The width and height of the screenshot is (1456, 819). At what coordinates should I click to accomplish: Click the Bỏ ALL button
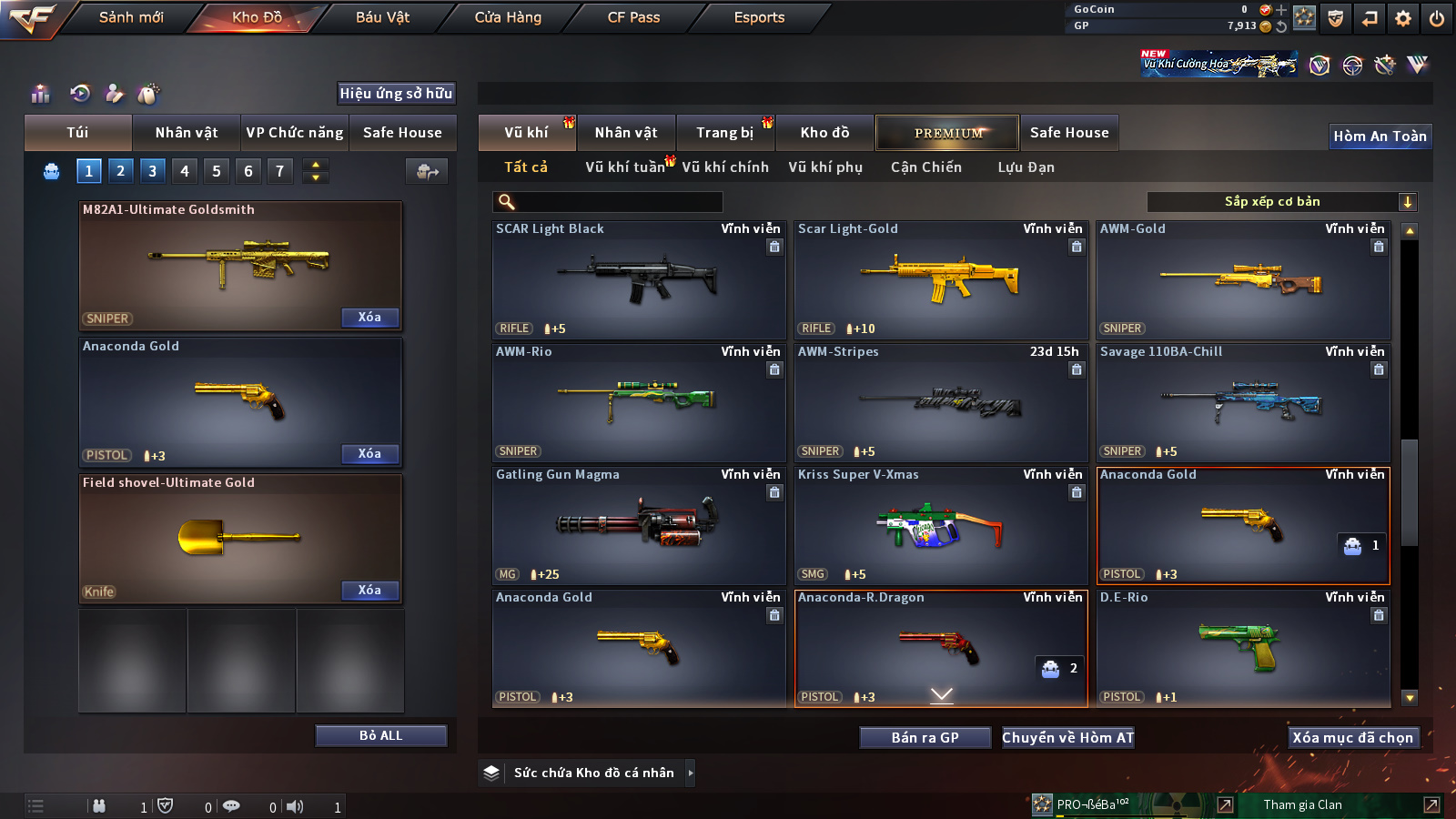coord(380,735)
